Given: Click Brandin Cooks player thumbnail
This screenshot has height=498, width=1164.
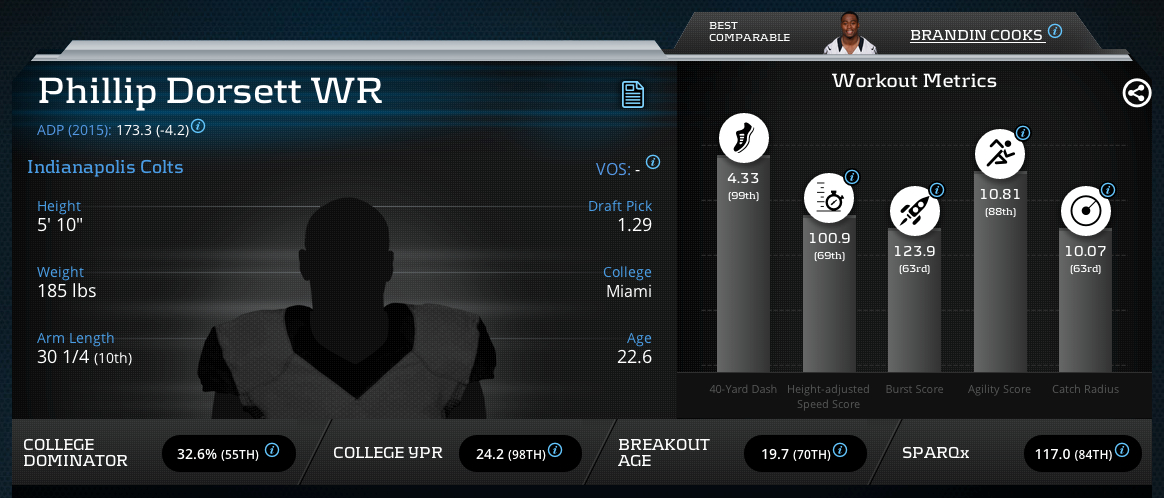Looking at the screenshot, I should (849, 34).
